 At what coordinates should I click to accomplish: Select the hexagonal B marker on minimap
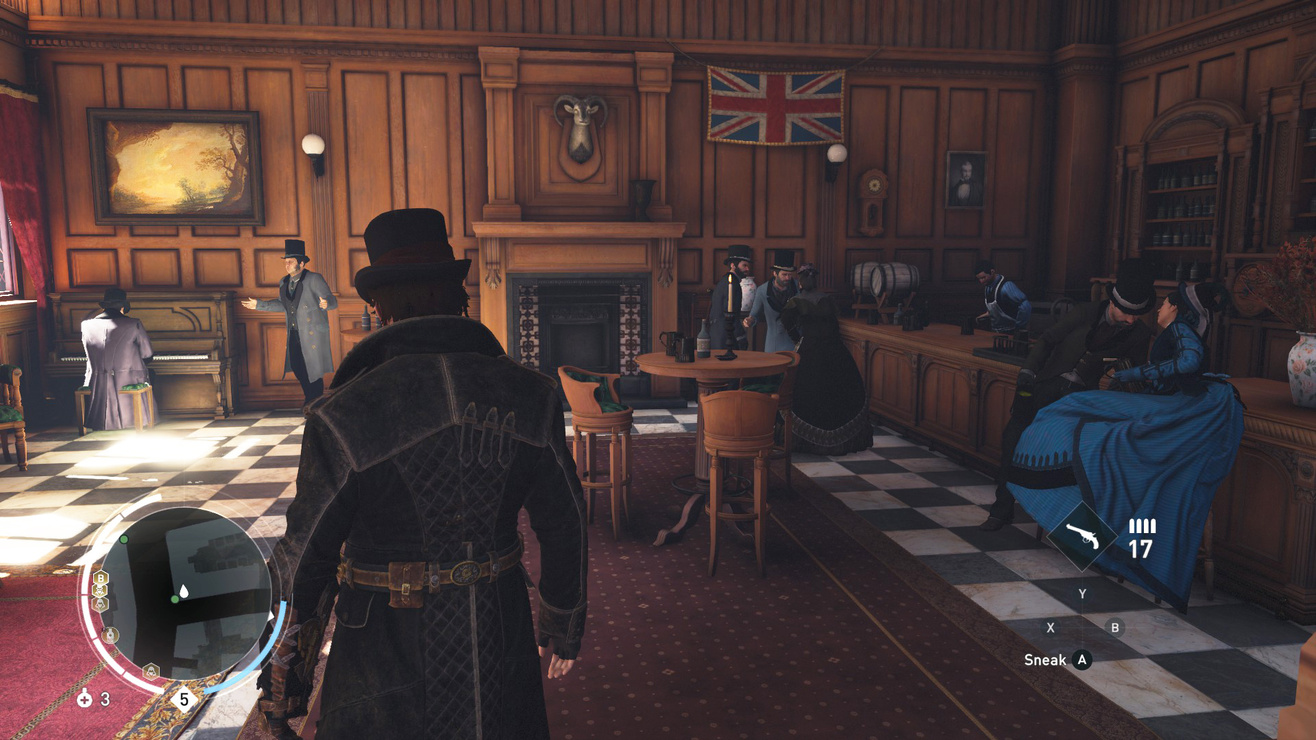100,579
